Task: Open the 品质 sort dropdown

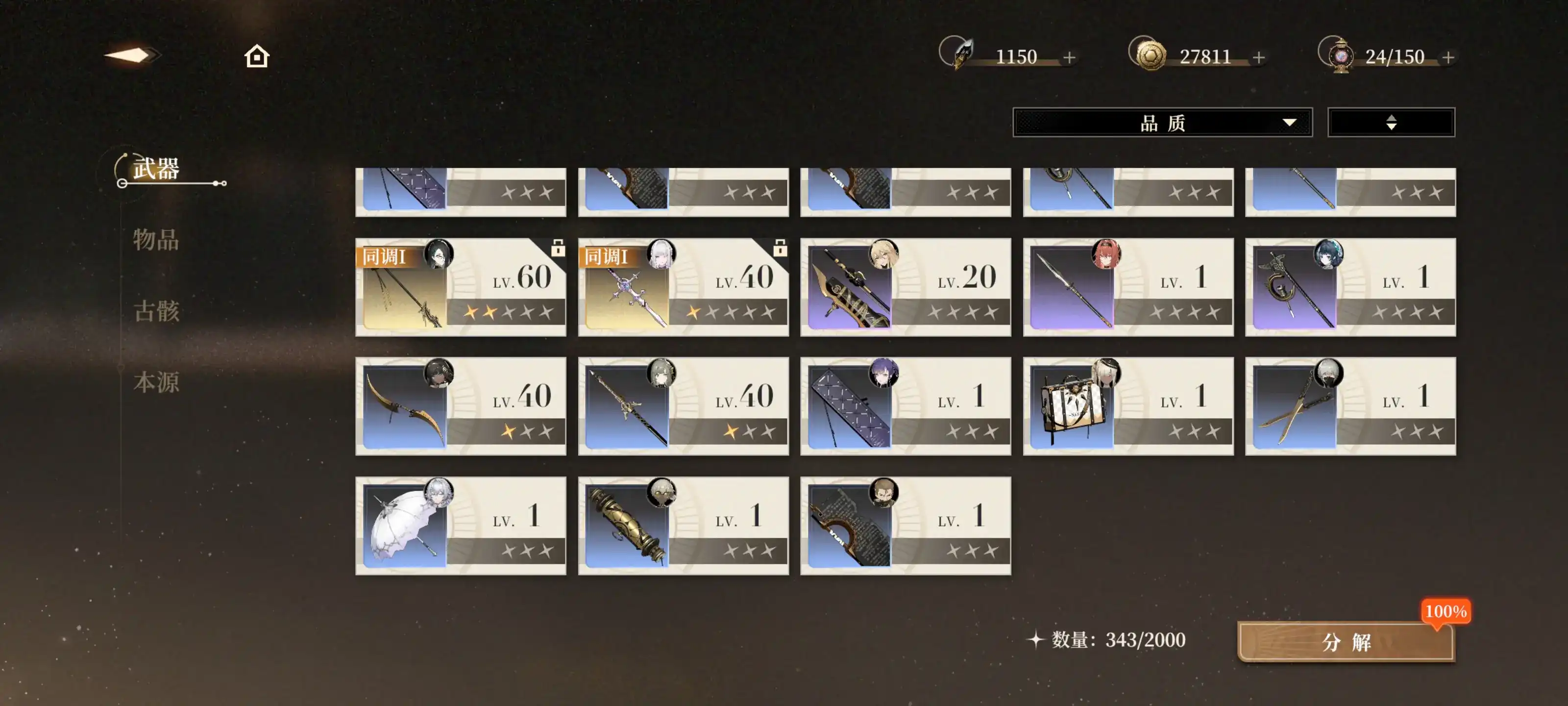Action: (x=1162, y=123)
